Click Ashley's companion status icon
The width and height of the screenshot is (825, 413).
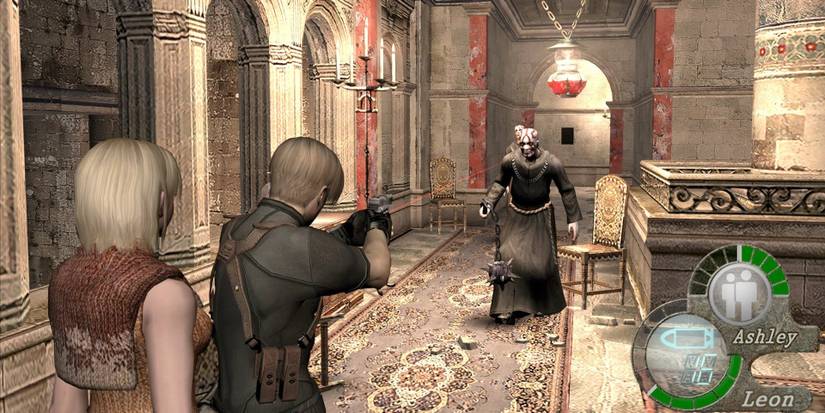(739, 293)
